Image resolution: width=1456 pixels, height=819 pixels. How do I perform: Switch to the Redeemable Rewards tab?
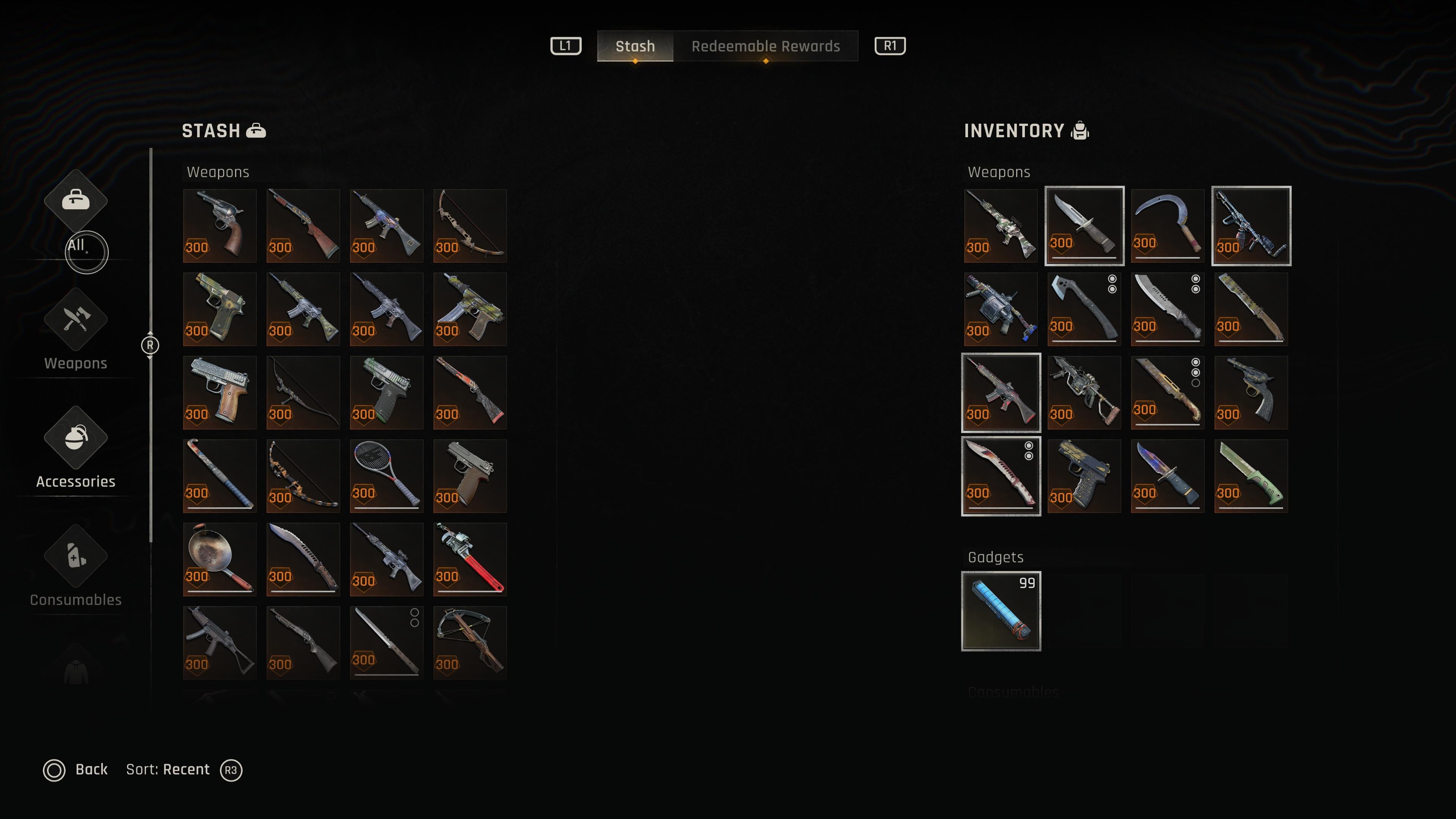click(765, 46)
